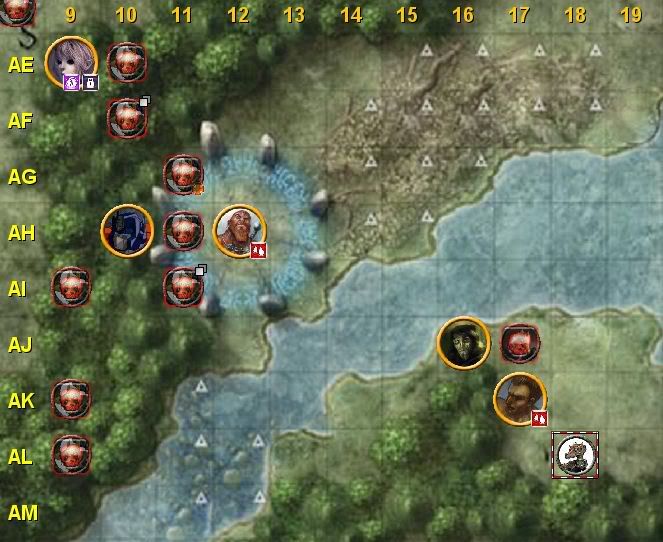Select the purple-haired girl token
This screenshot has height=542, width=663.
click(x=70, y=59)
